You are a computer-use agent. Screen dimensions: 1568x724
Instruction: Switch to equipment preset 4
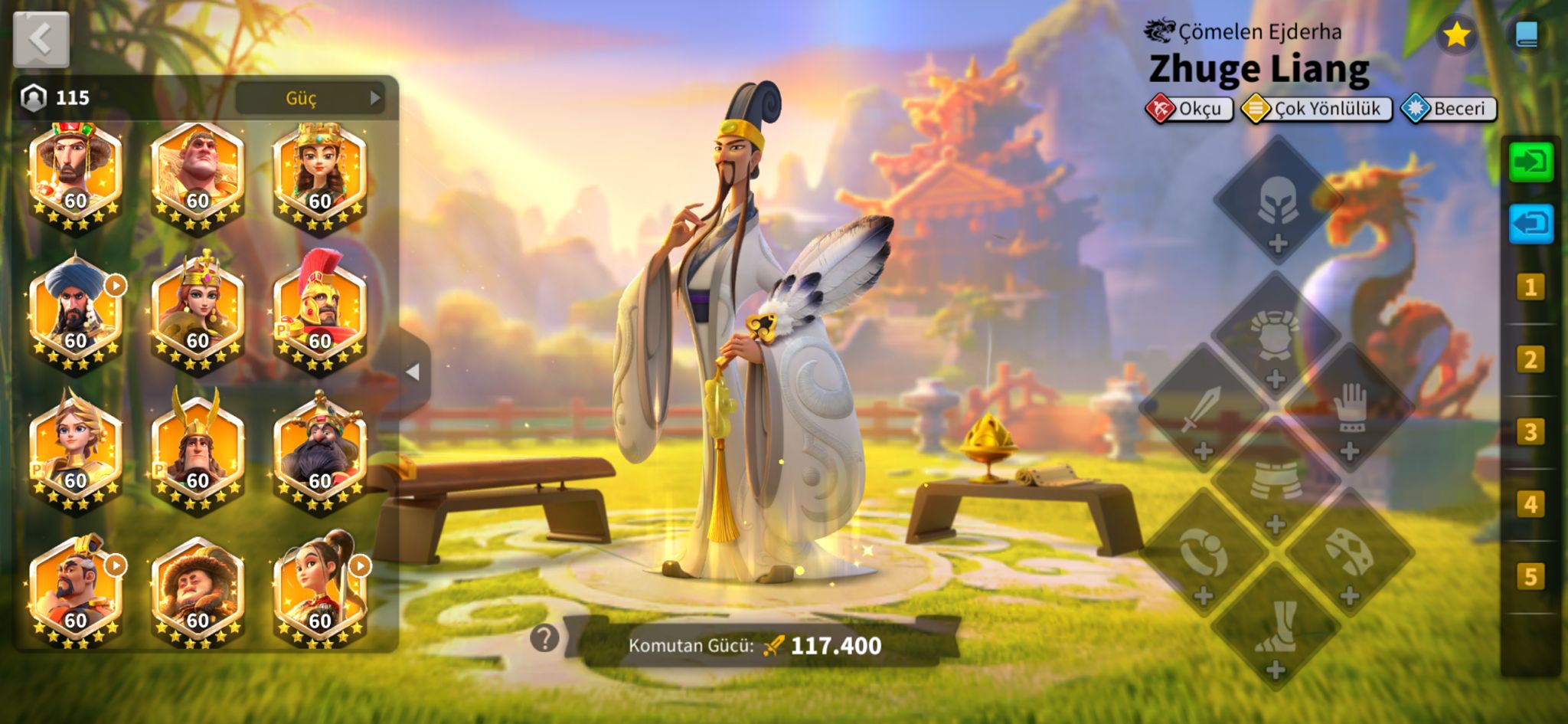(1530, 503)
